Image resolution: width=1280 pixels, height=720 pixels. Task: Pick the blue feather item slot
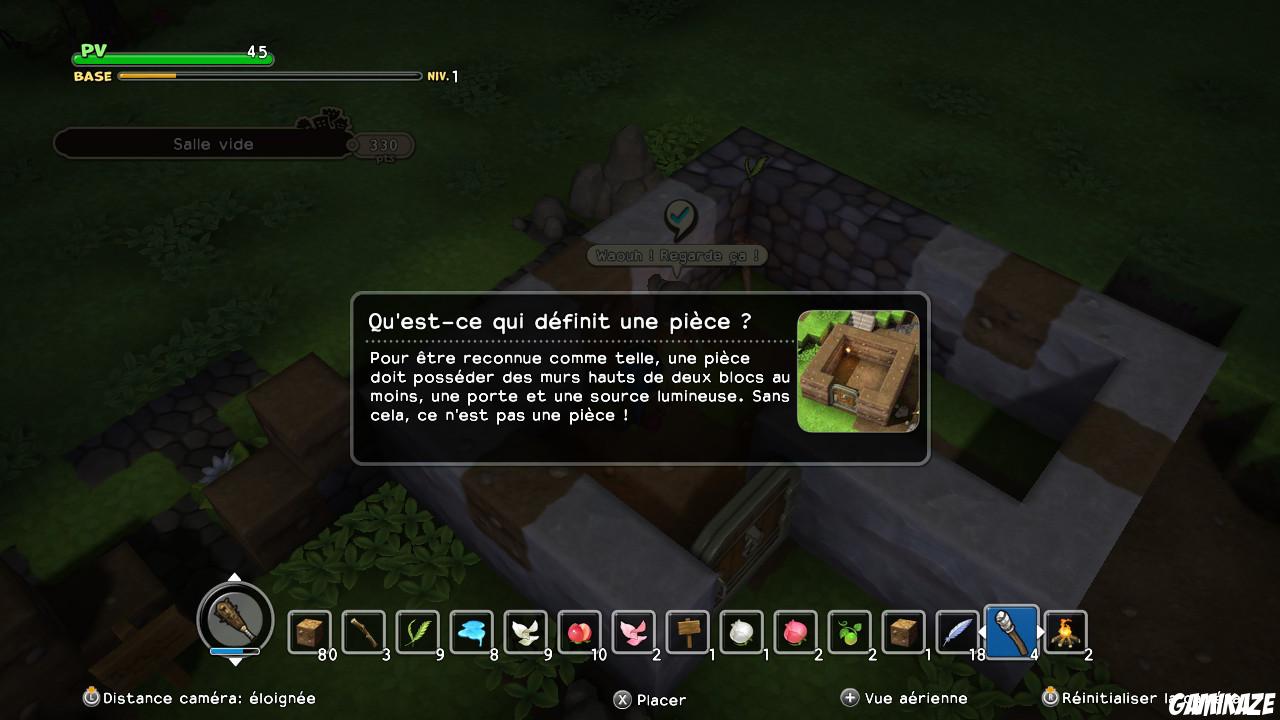[x=957, y=630]
